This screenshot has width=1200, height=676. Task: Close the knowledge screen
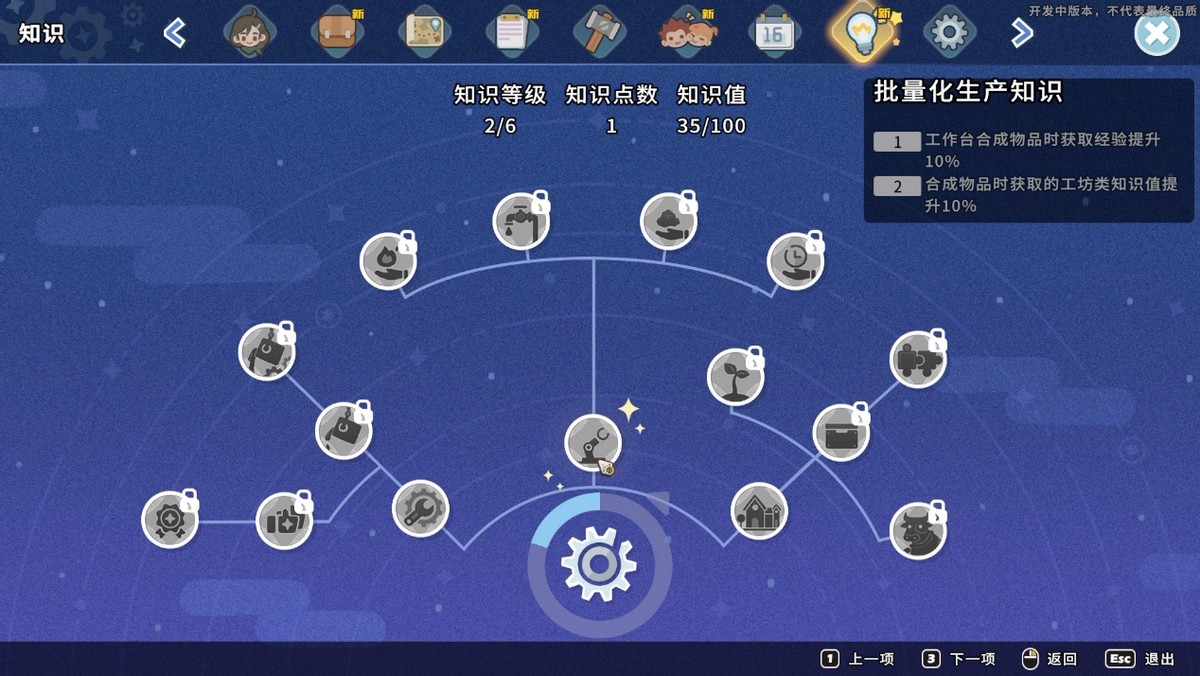coord(1156,33)
